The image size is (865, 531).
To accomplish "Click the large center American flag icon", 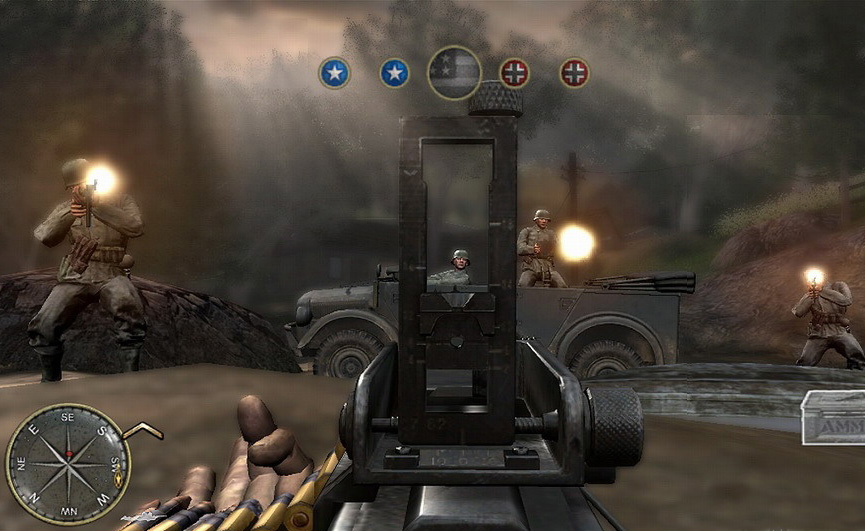I will pos(454,72).
